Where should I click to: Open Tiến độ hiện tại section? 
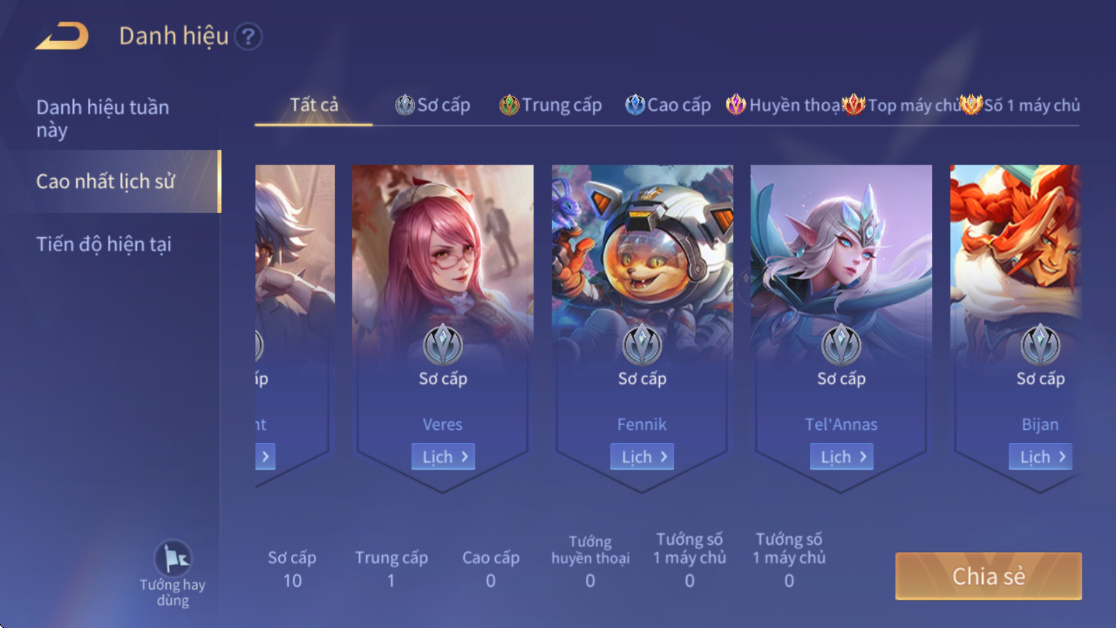104,244
